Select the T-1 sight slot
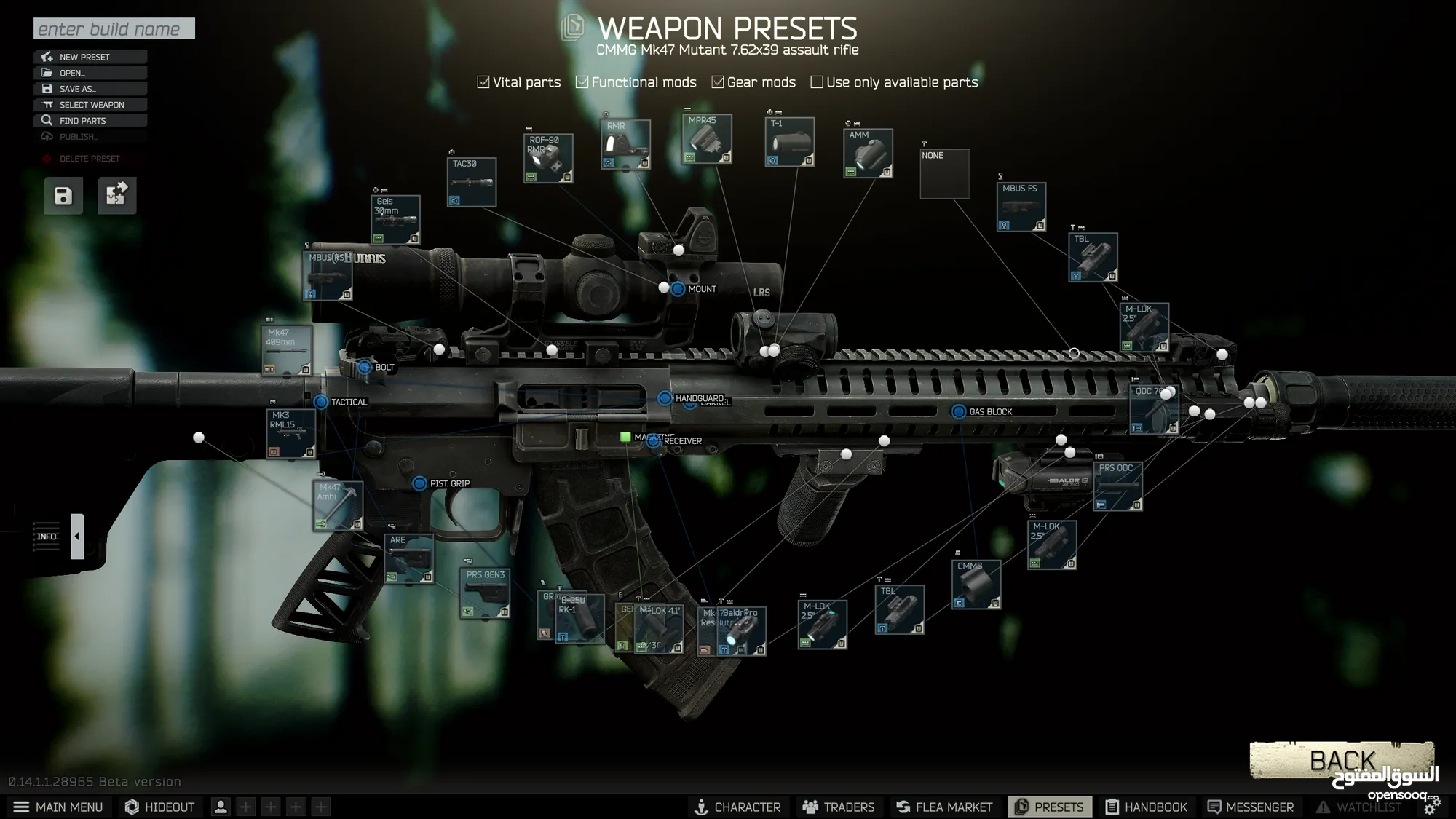 [x=790, y=142]
